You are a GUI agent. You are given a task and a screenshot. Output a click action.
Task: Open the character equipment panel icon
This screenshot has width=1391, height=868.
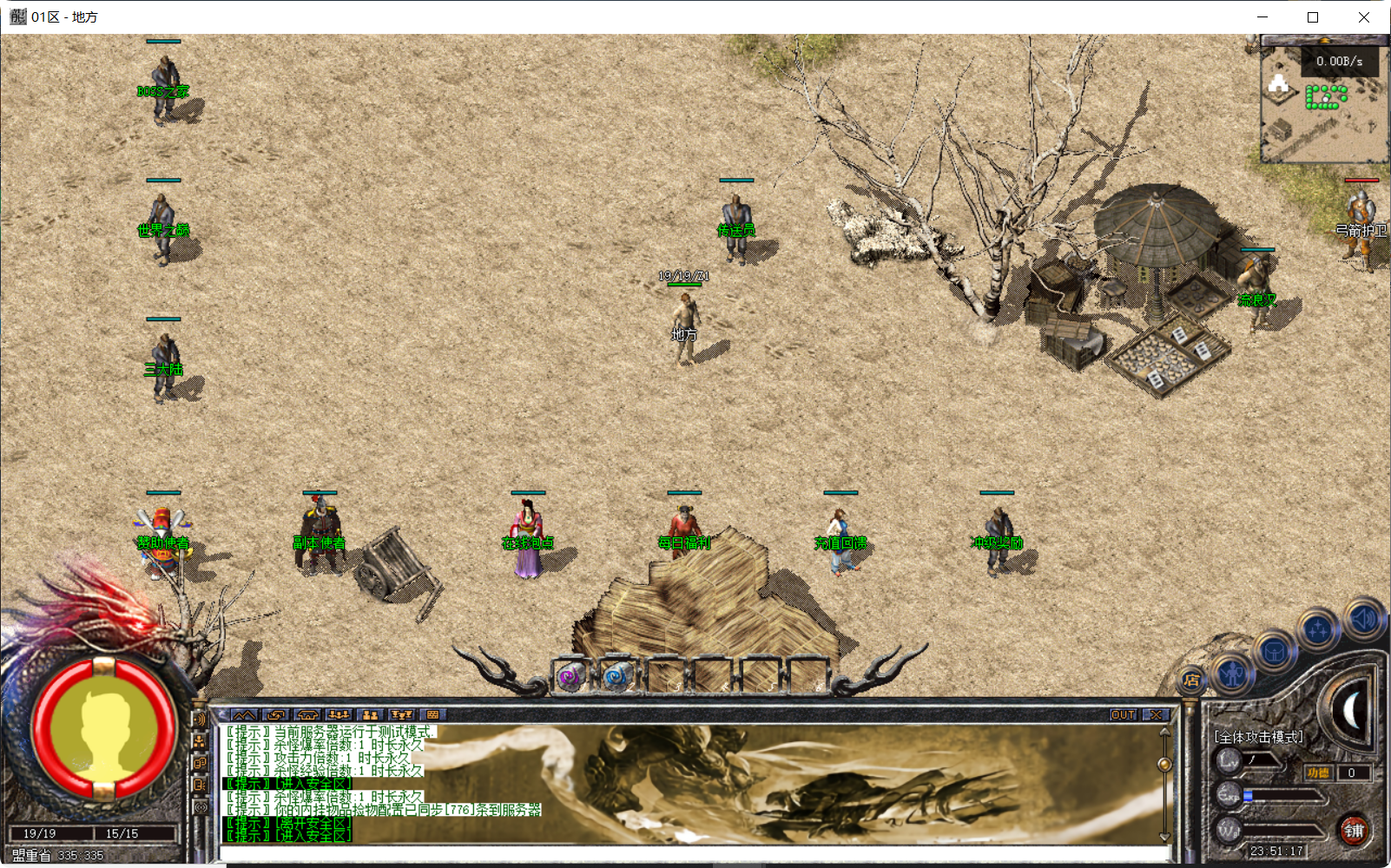coord(1232,672)
